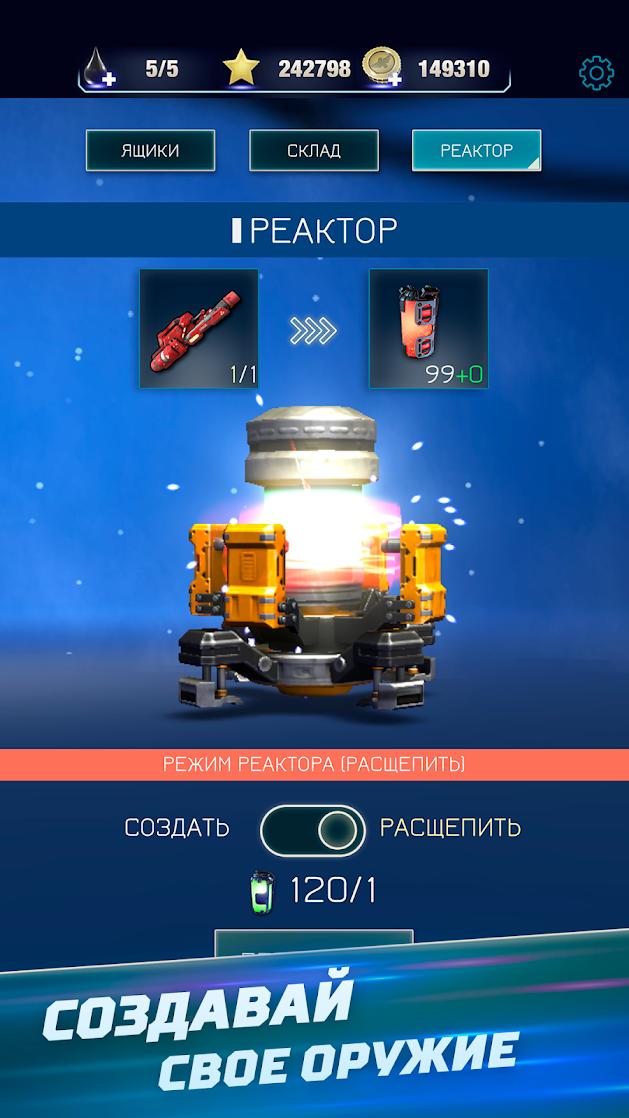Switch to the Ящики tab
Screen dimensions: 629x1118
(x=150, y=151)
